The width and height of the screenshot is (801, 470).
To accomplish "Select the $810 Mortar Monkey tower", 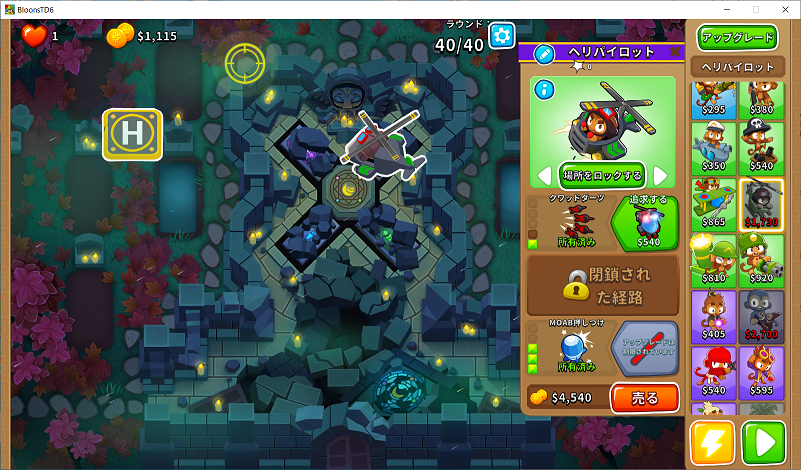I will 713,256.
